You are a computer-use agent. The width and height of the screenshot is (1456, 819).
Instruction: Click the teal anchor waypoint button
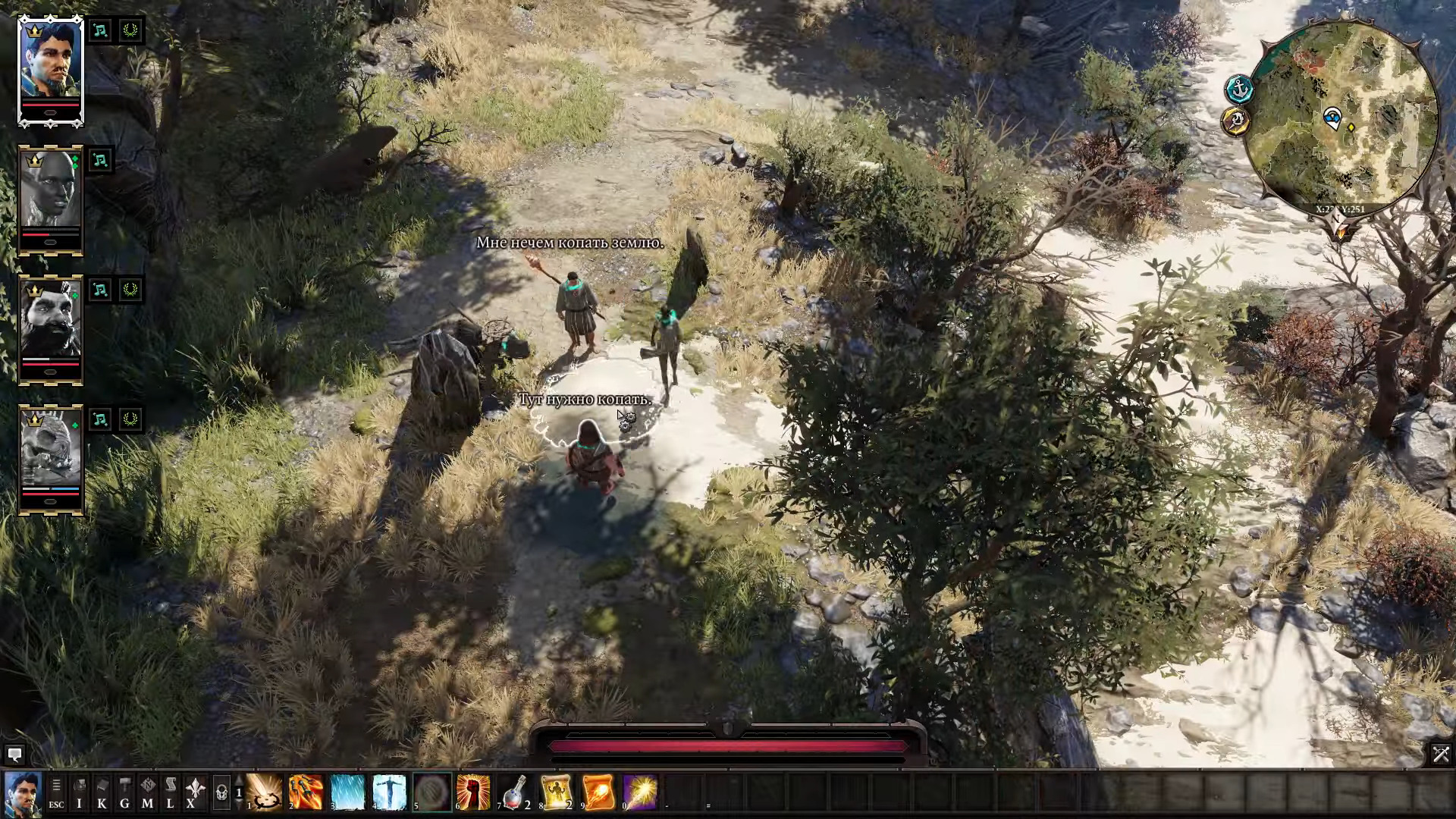(1238, 89)
